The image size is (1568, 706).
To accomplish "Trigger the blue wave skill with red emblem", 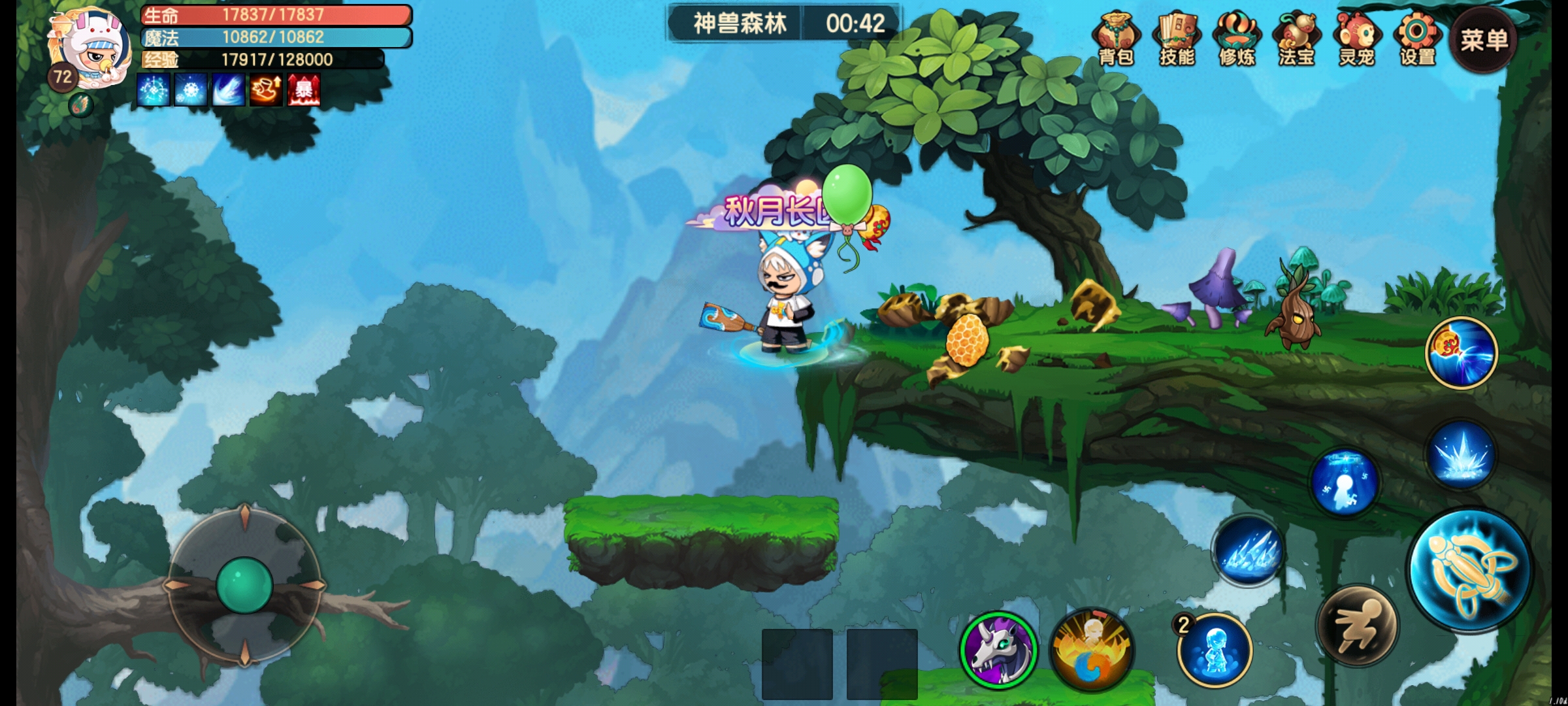I will (x=1461, y=353).
